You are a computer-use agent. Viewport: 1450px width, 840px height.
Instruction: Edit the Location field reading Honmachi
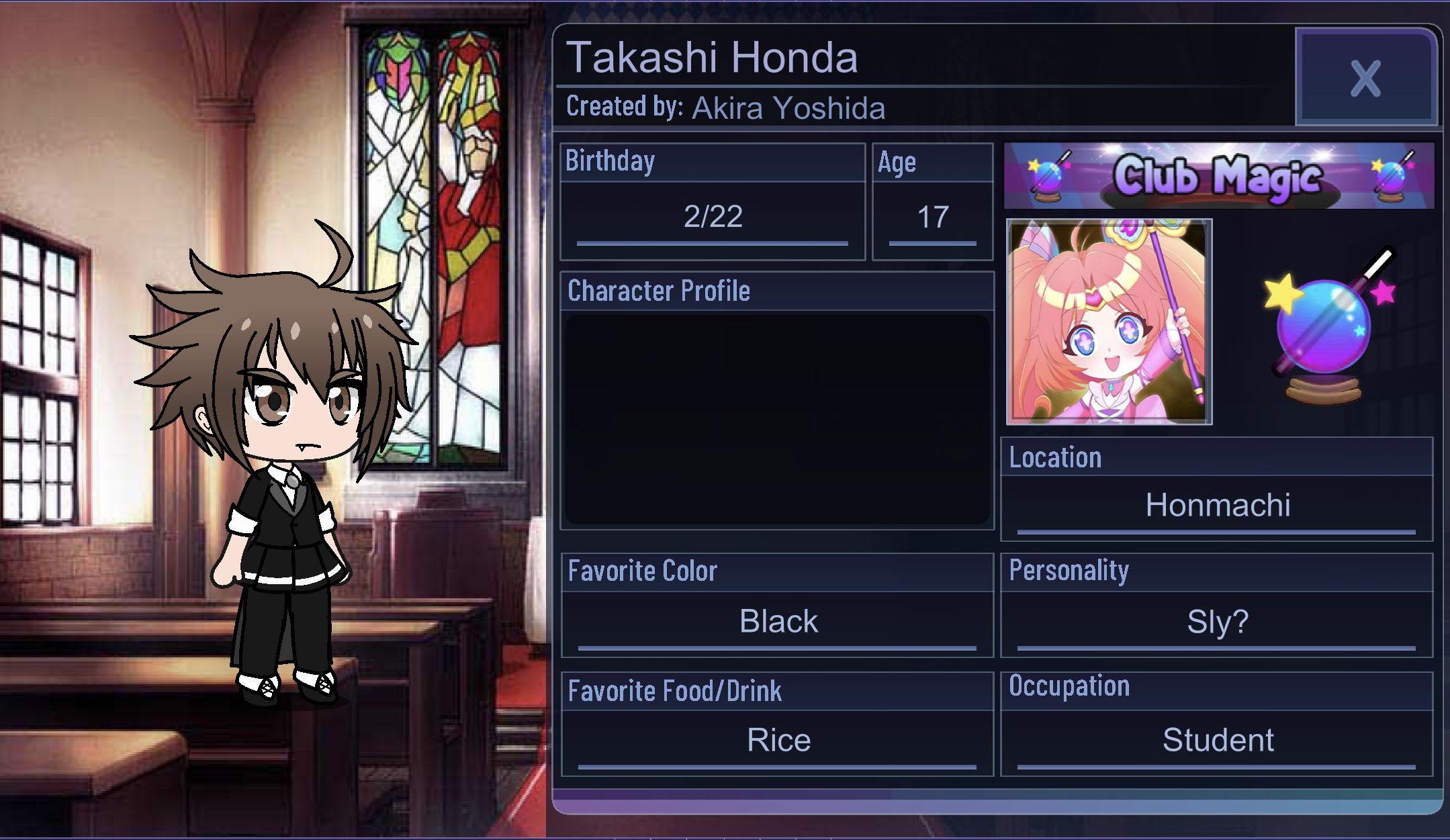click(1217, 505)
